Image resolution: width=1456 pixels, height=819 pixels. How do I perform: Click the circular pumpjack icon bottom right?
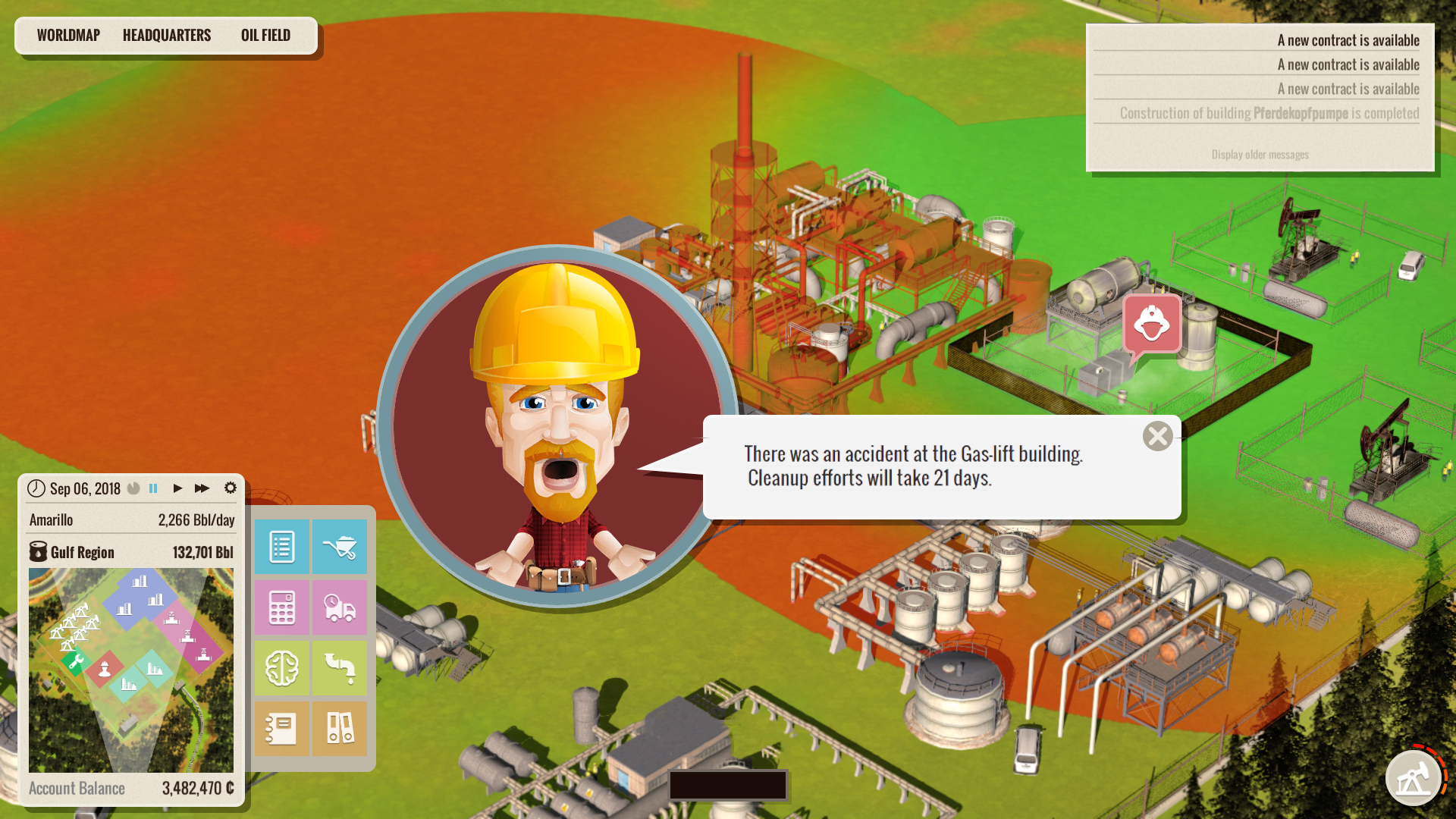(x=1415, y=777)
